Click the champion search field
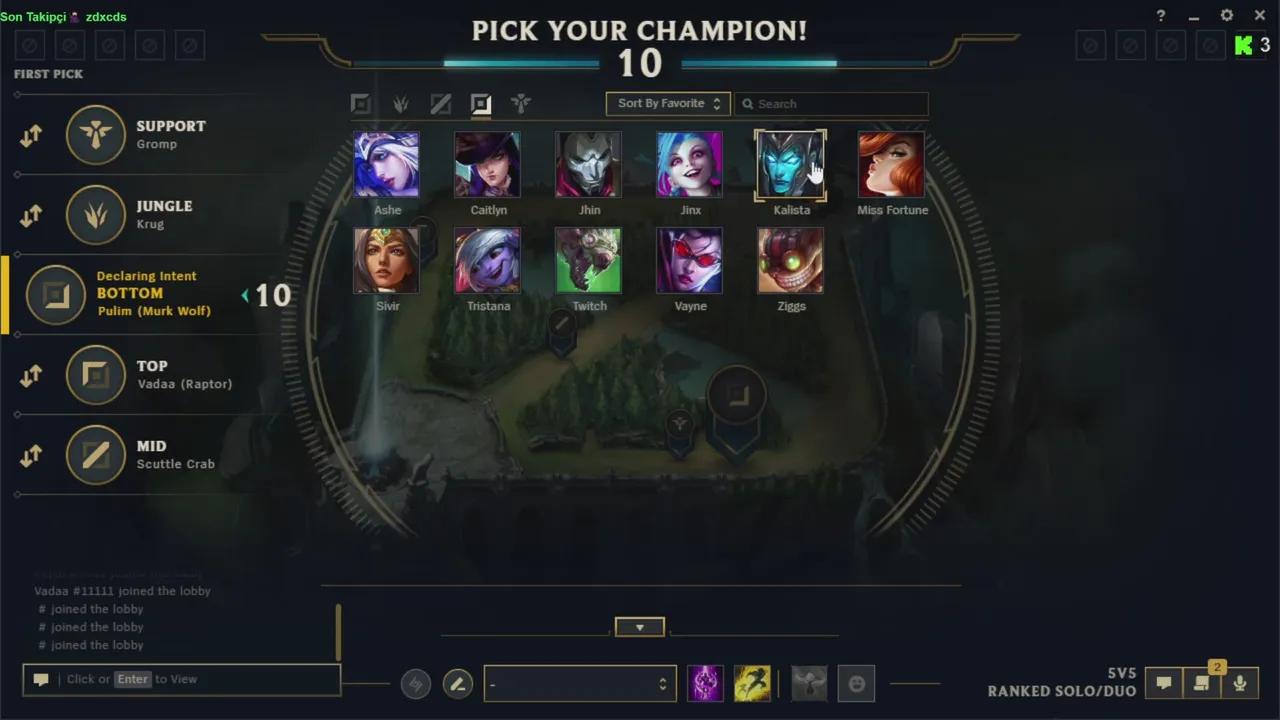This screenshot has height=720, width=1280. coord(831,103)
